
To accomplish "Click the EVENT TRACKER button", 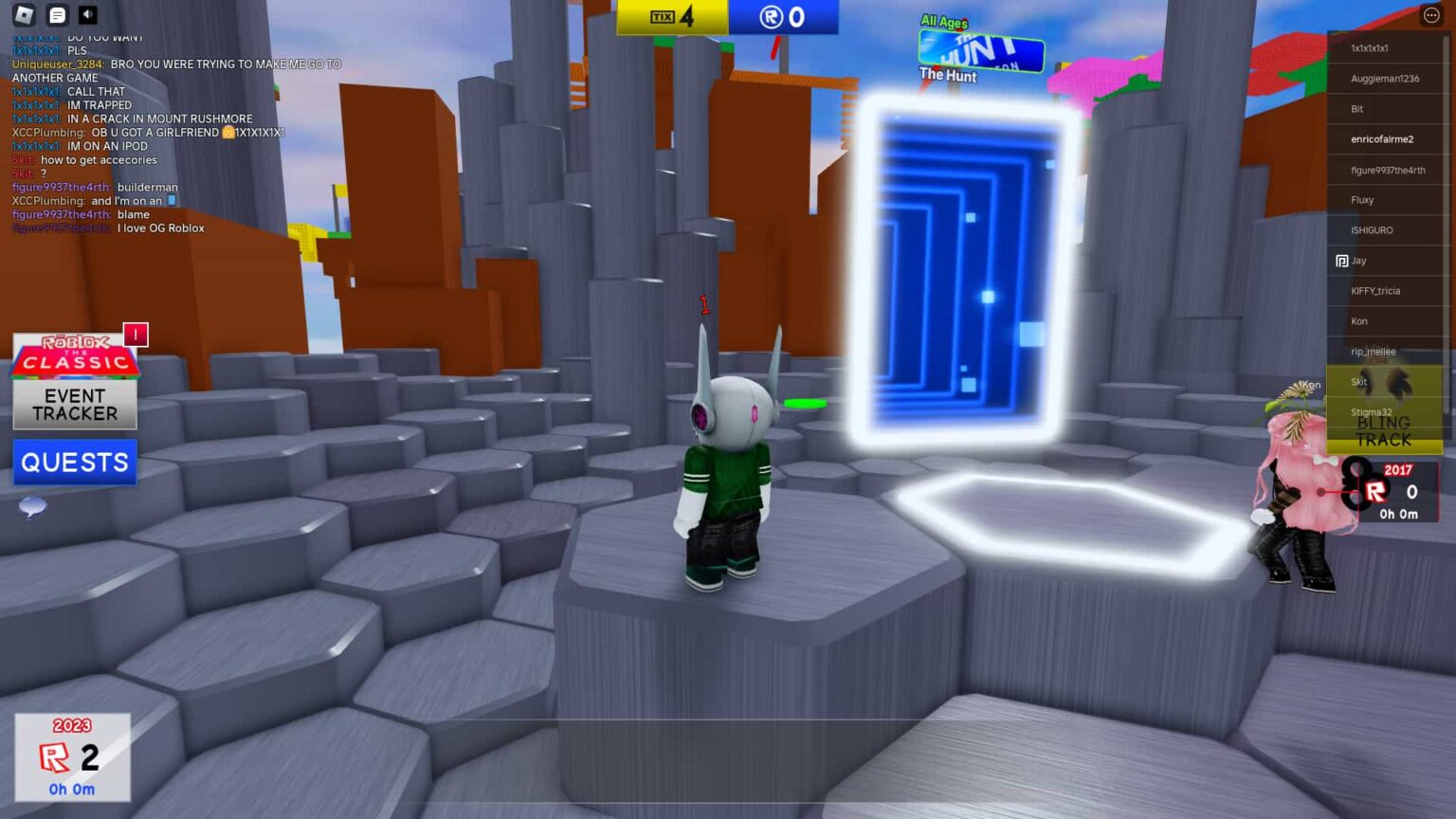I will pyautogui.click(x=75, y=404).
